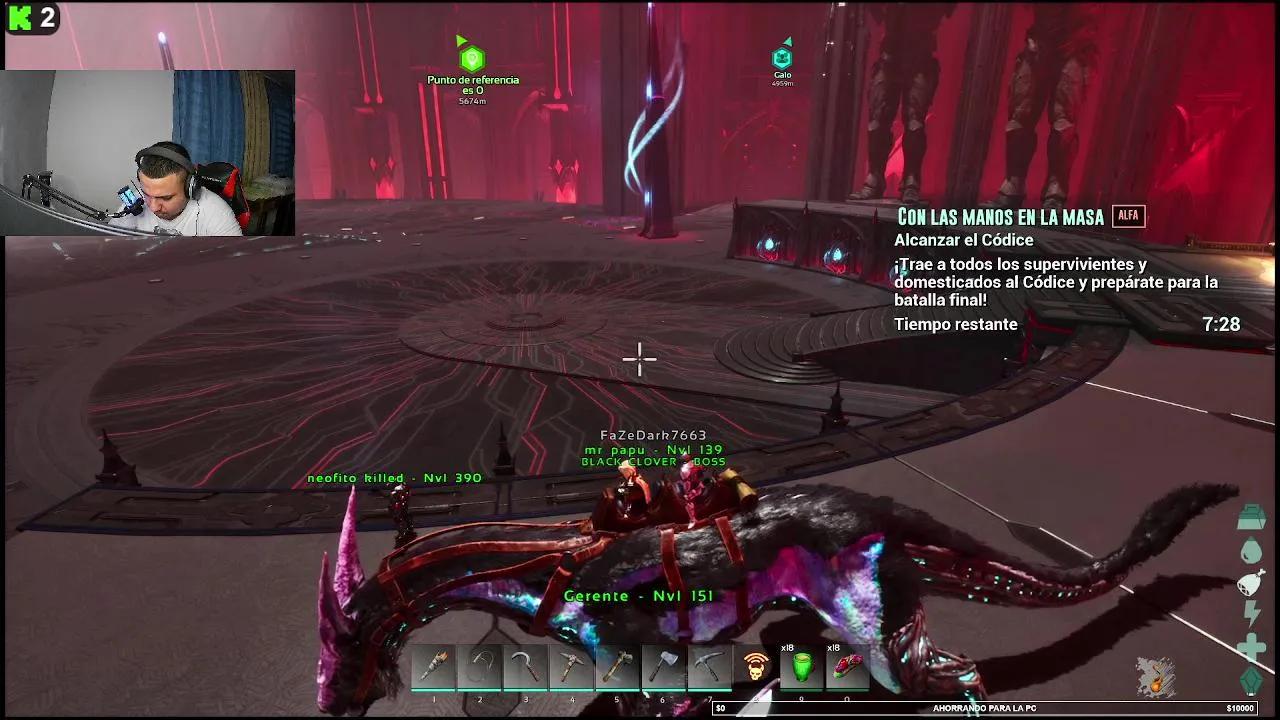Click the streamer webcam overlay

[x=150, y=152]
